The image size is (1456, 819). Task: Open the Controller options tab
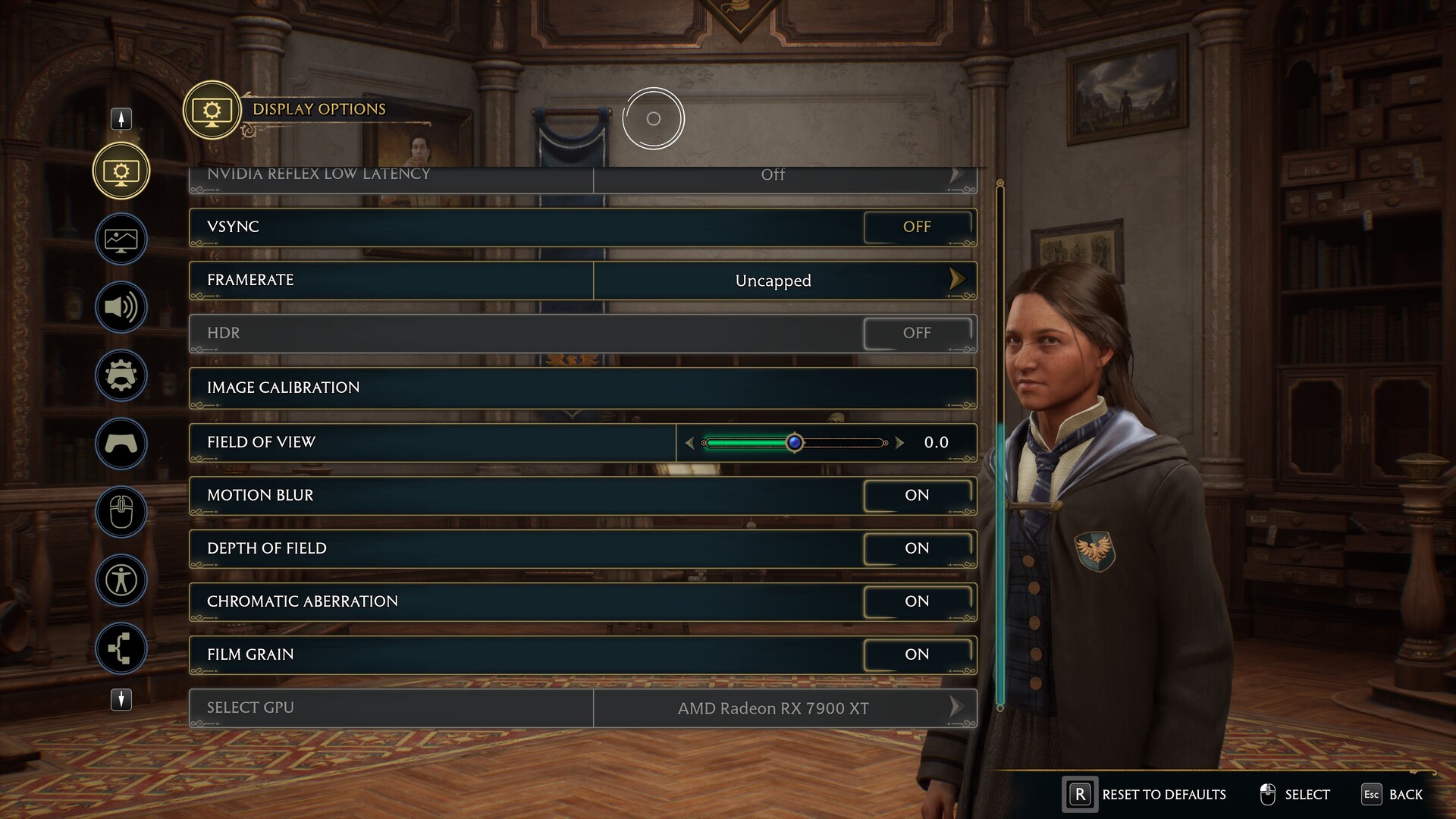click(x=121, y=444)
